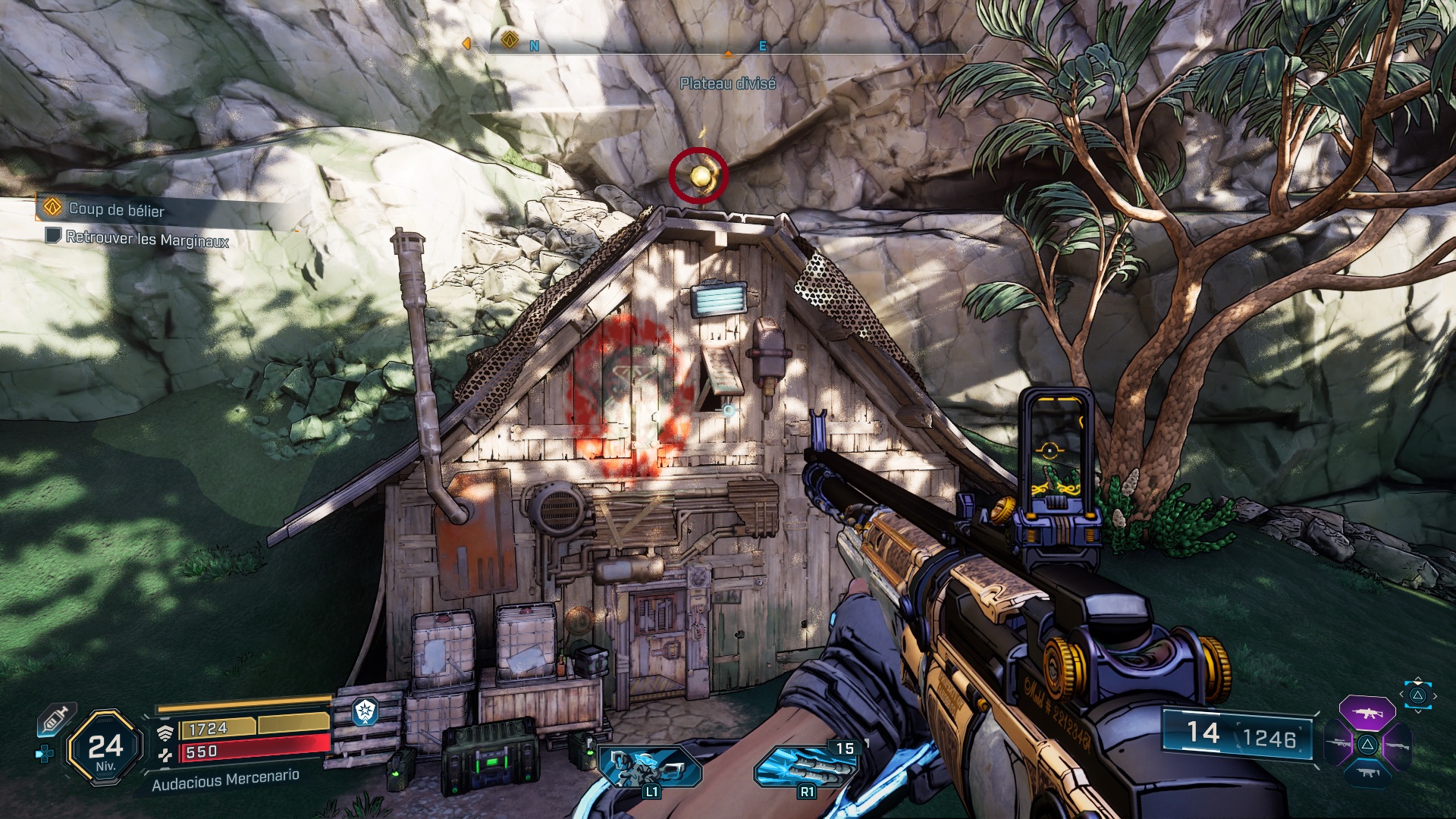Viewport: 1456px width, 819px height.
Task: Select the Coup de bélier quest tracker
Action: click(115, 209)
